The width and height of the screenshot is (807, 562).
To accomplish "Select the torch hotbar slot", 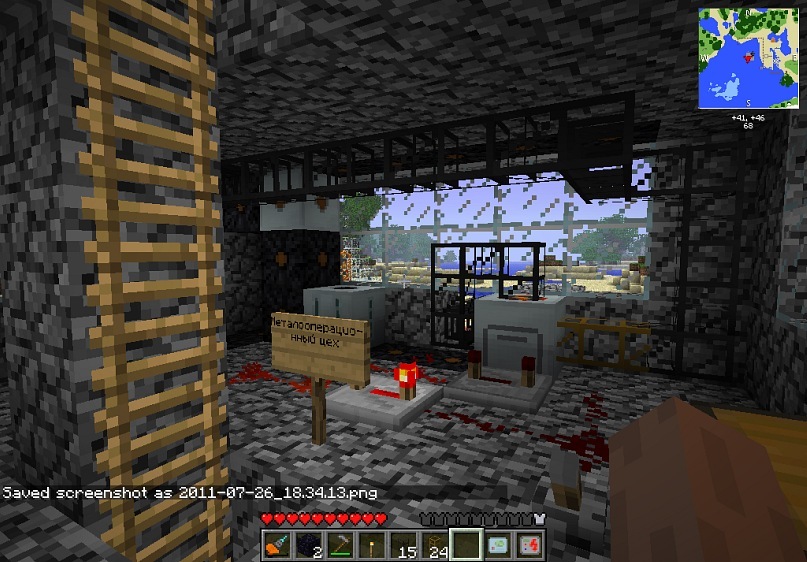I will tap(372, 544).
